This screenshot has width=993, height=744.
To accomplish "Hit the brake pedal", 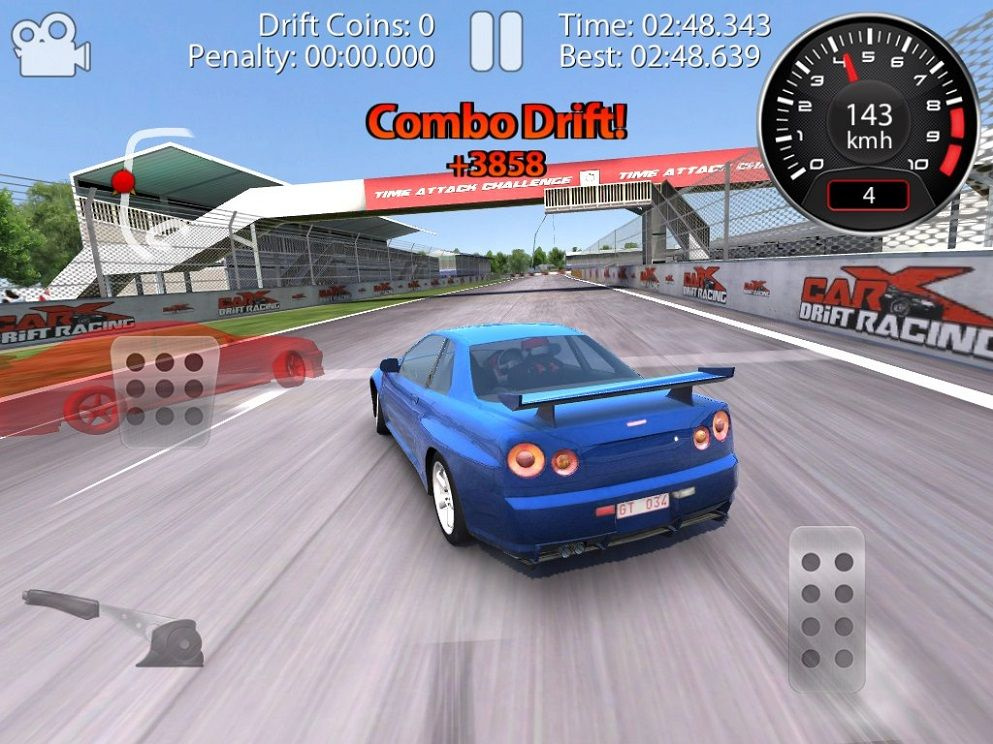I will tap(165, 389).
